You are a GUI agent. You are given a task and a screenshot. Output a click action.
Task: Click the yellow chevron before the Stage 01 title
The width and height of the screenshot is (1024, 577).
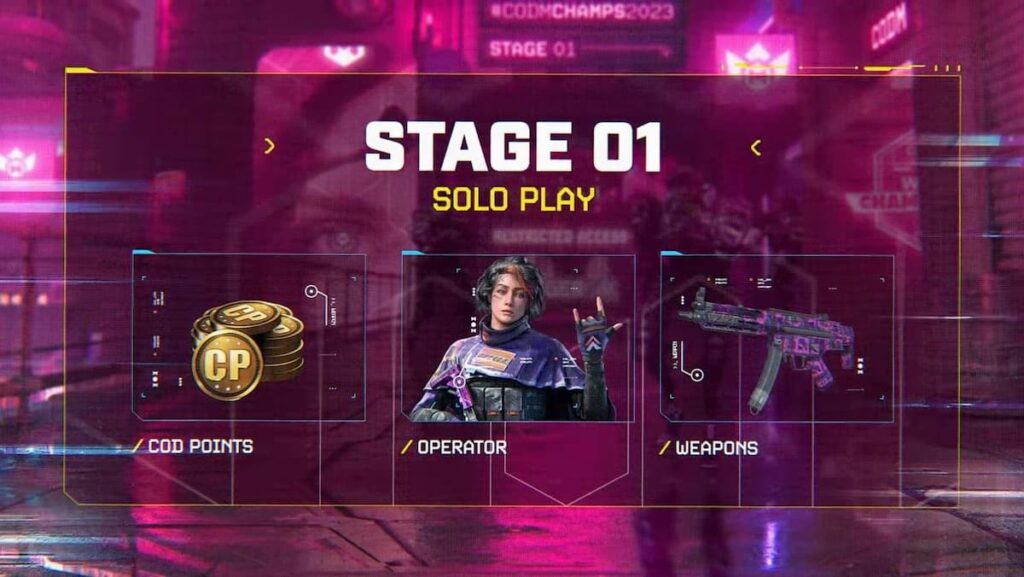coord(269,147)
